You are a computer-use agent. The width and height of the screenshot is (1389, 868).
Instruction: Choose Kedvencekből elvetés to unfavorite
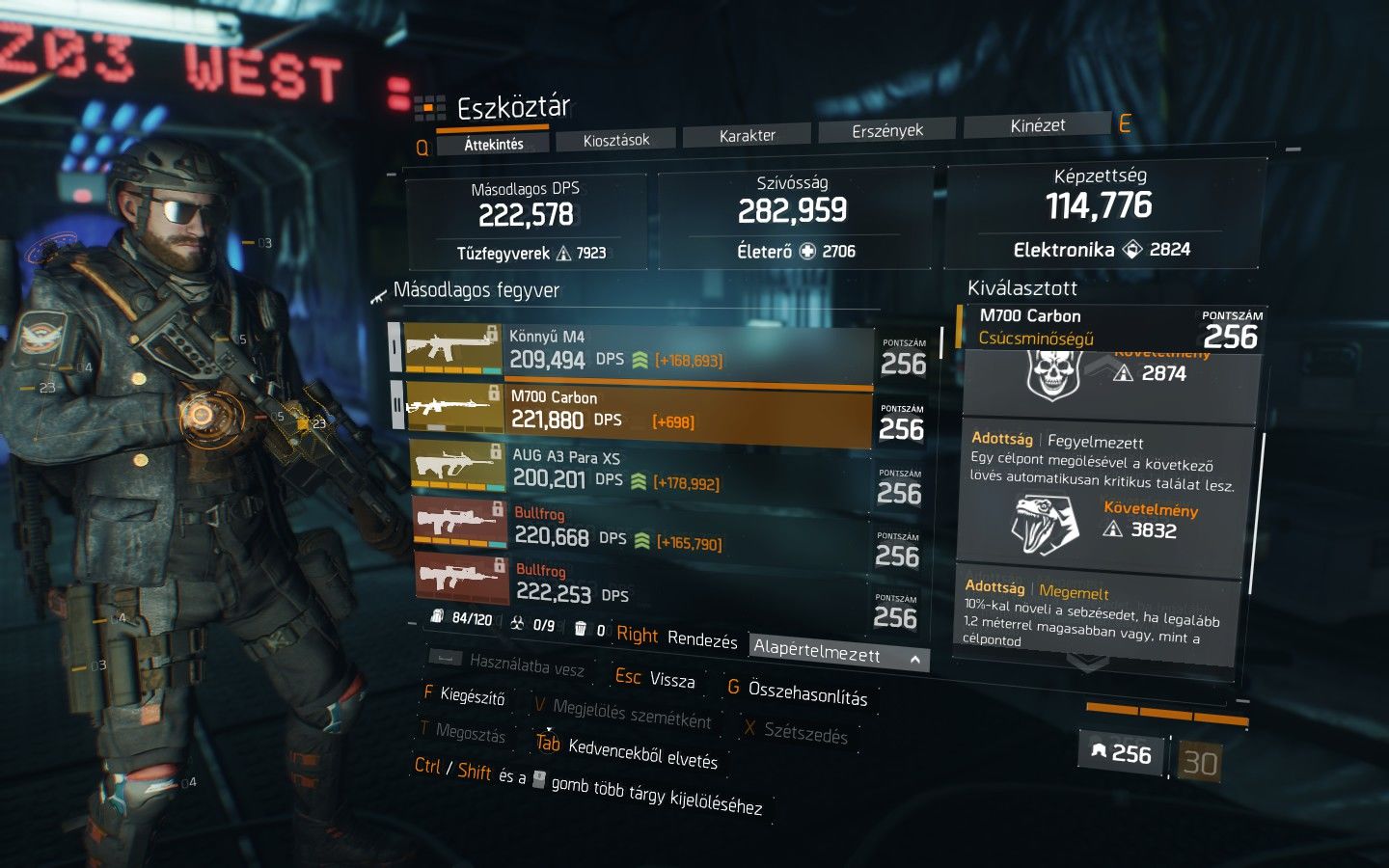tap(642, 753)
